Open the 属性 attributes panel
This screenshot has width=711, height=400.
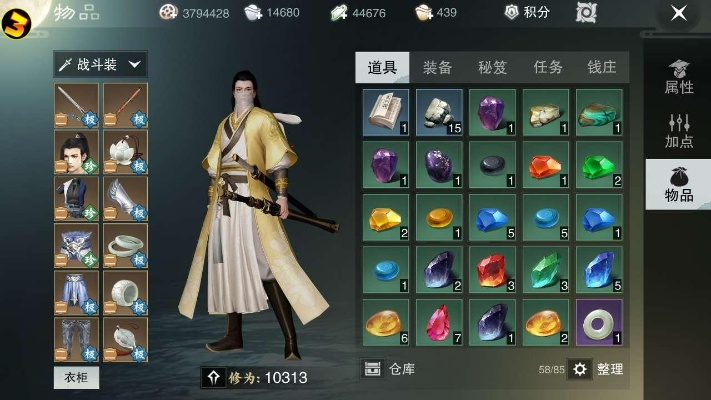pos(679,77)
